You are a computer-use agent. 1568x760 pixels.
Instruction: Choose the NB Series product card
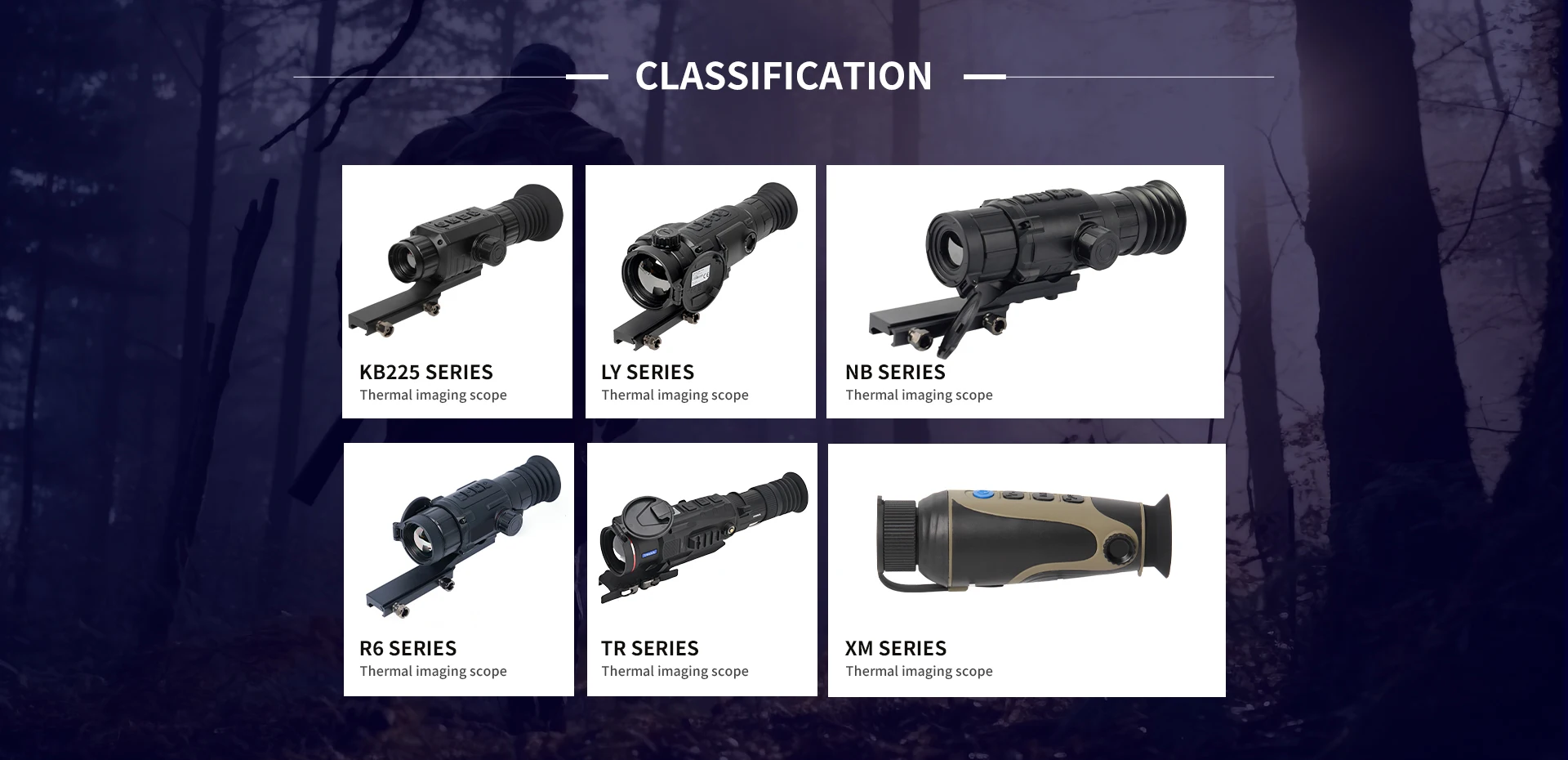tap(1024, 292)
